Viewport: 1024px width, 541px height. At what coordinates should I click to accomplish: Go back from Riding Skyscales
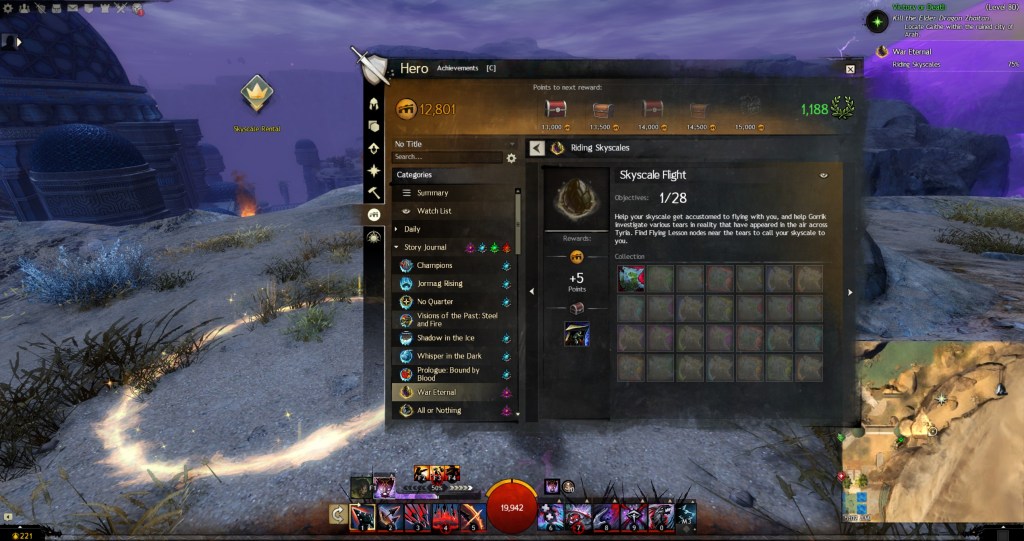coord(536,148)
